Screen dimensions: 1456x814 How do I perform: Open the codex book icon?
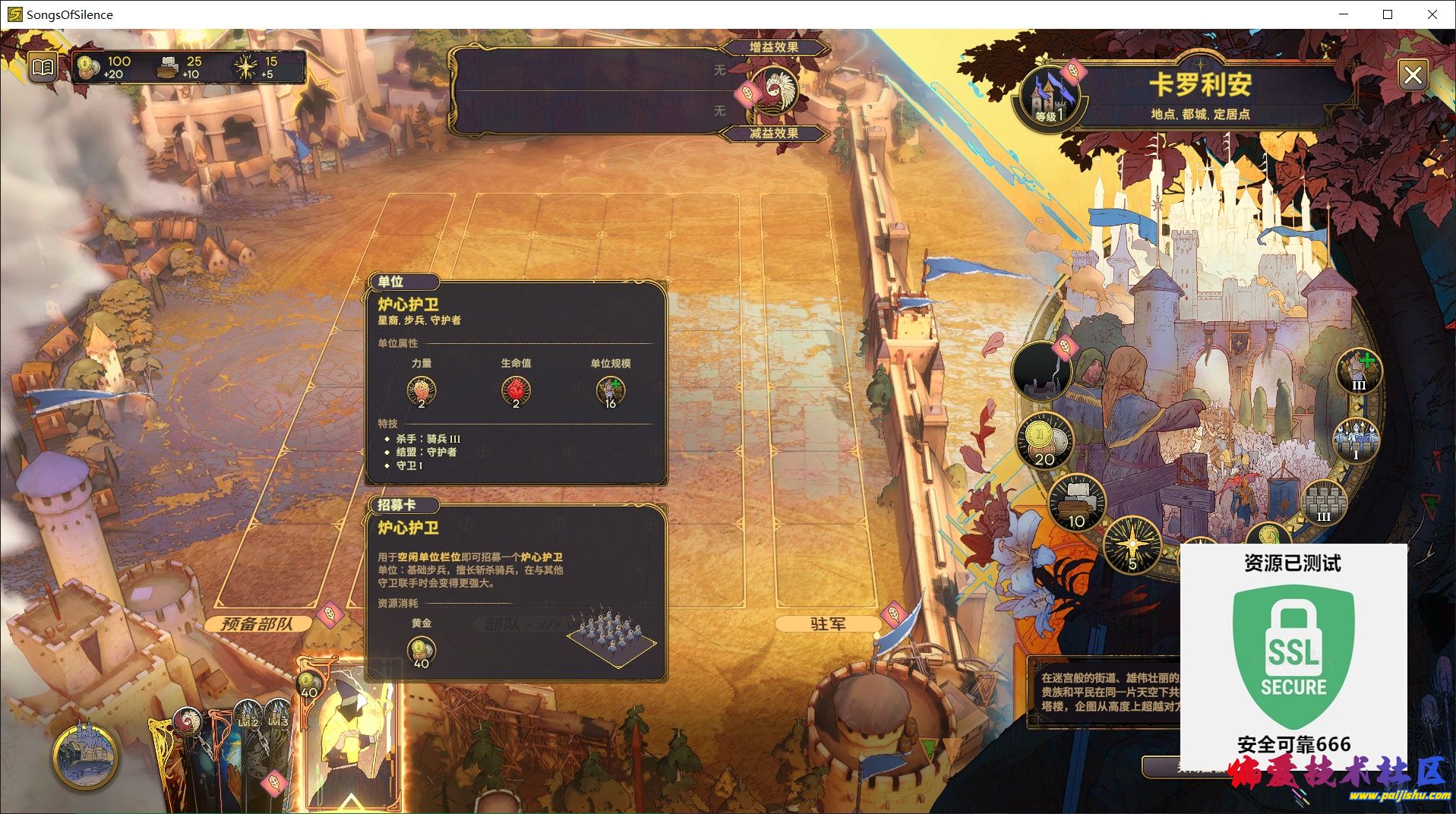(x=43, y=68)
